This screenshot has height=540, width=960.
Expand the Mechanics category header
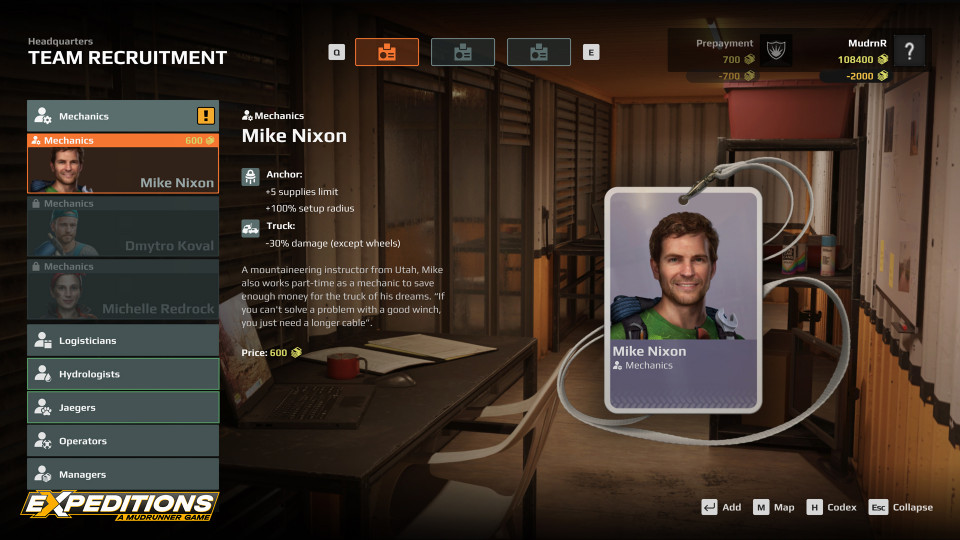122,116
